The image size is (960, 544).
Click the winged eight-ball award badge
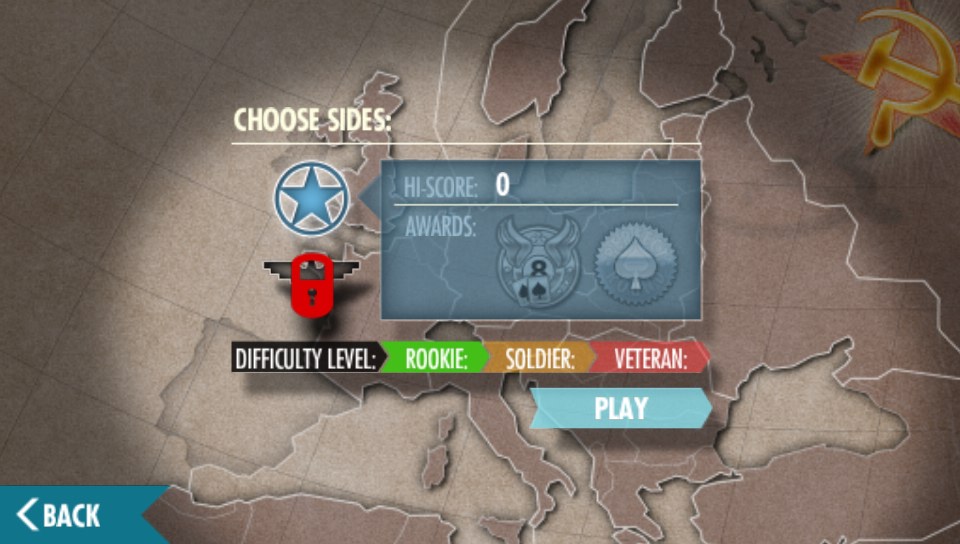[x=537, y=264]
